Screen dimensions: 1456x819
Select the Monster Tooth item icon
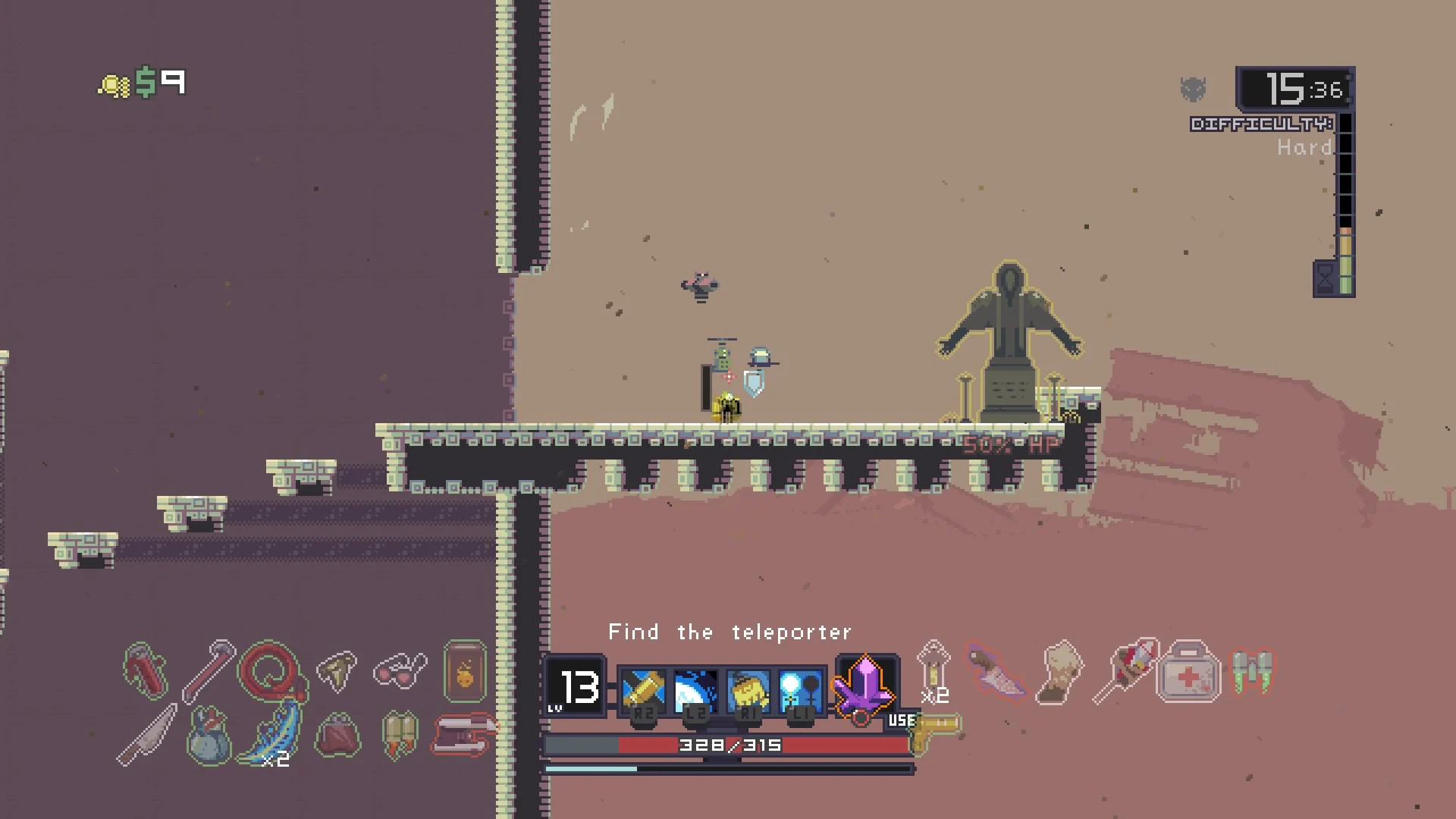[336, 671]
